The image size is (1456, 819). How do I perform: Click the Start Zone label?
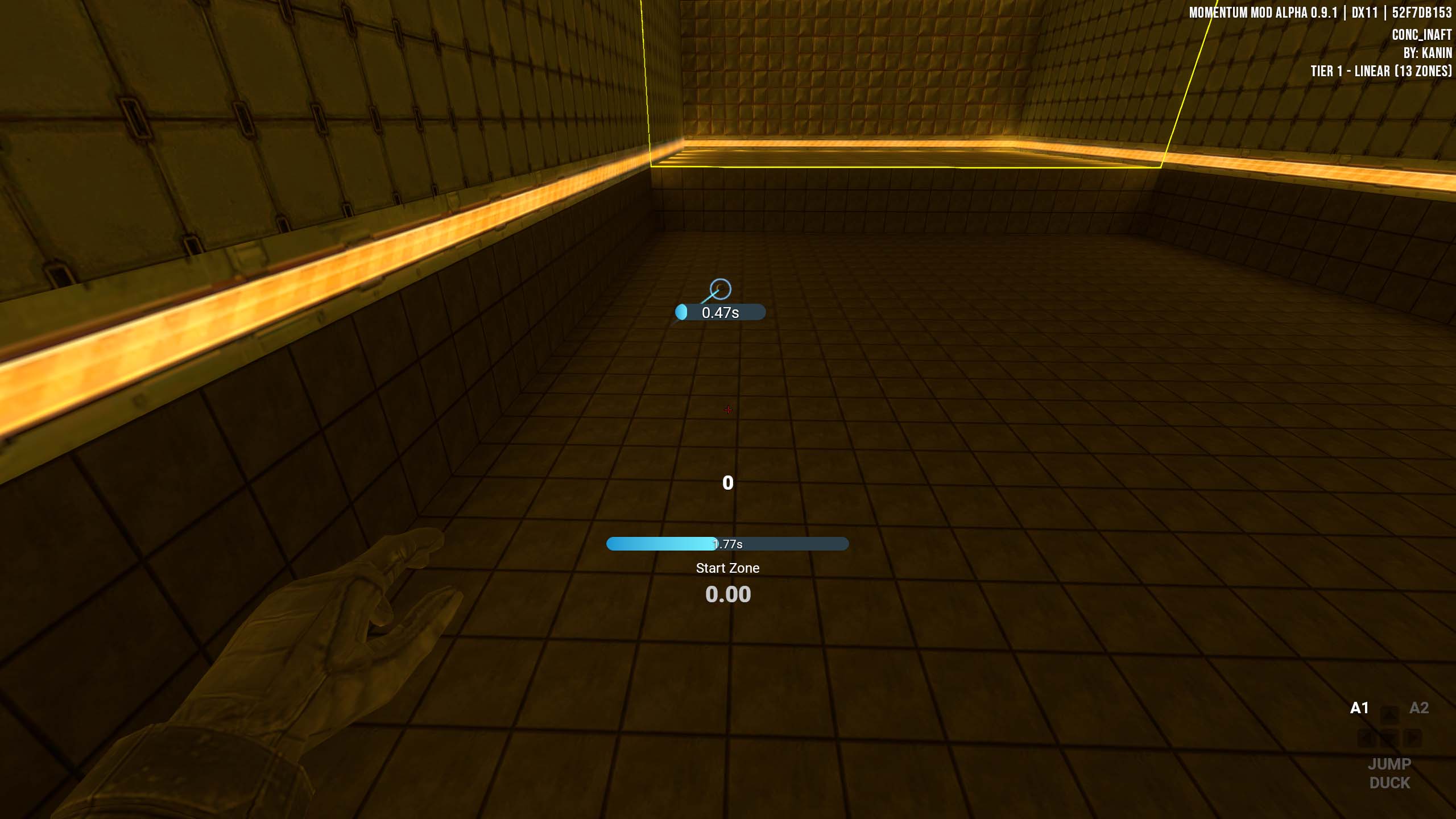(728, 568)
